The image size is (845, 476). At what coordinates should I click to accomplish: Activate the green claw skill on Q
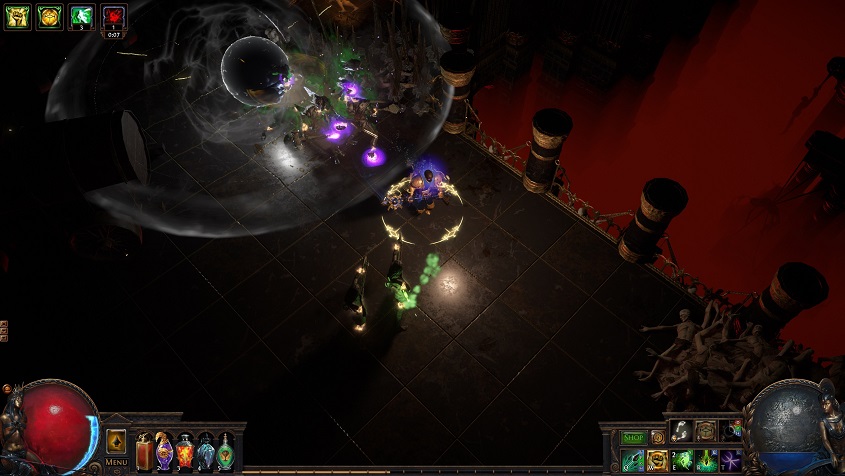coord(633,460)
